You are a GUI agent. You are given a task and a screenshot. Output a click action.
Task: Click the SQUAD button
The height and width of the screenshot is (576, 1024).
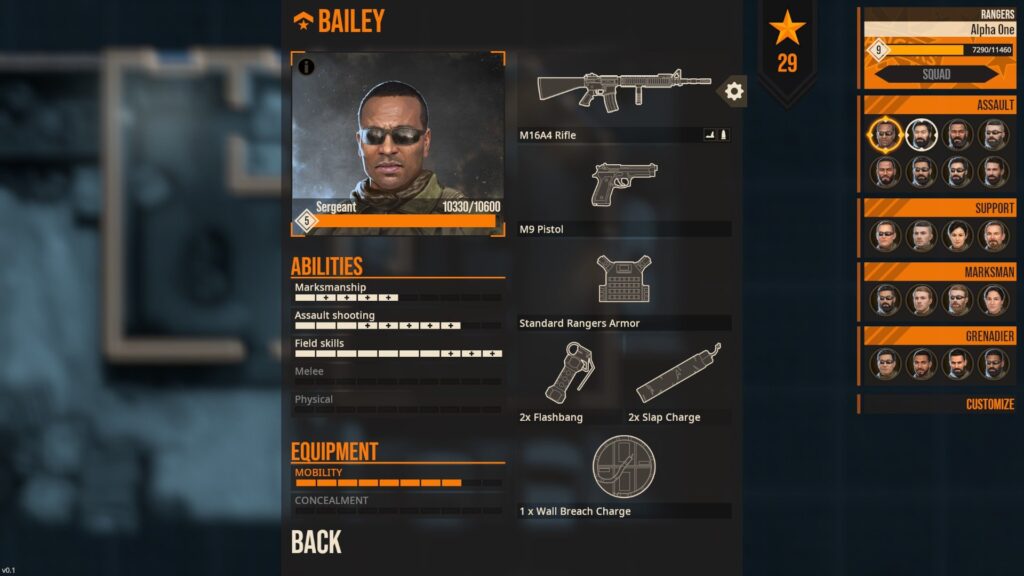936,74
